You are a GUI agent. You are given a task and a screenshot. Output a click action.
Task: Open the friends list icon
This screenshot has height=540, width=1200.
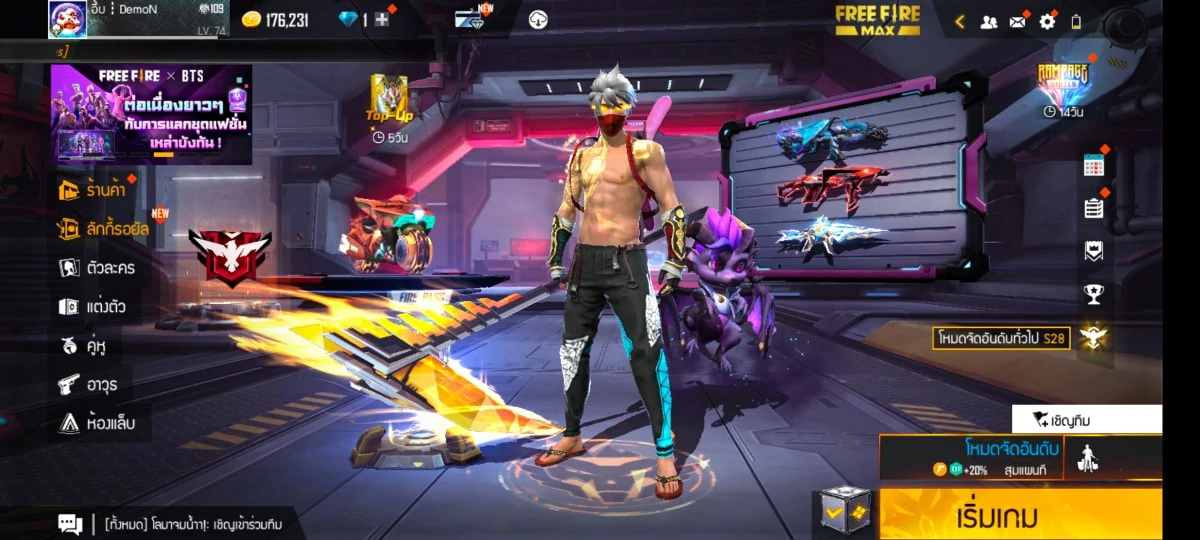(989, 21)
